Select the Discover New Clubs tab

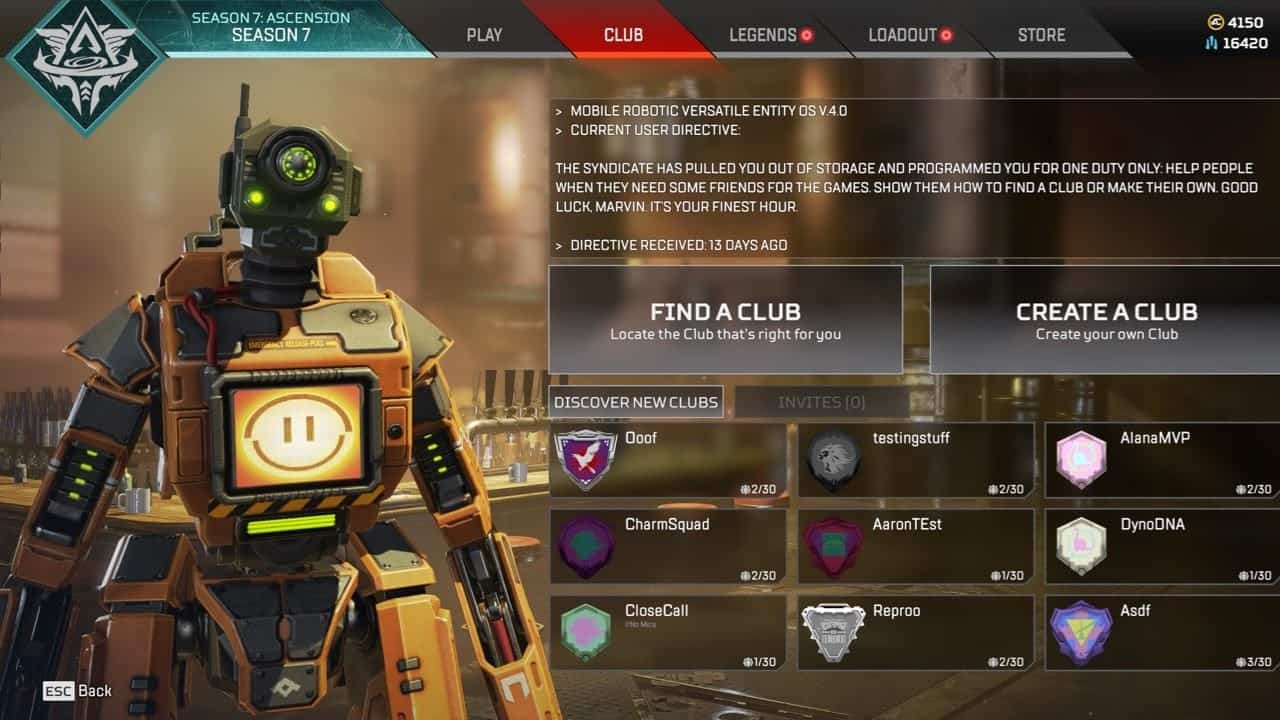click(x=637, y=401)
